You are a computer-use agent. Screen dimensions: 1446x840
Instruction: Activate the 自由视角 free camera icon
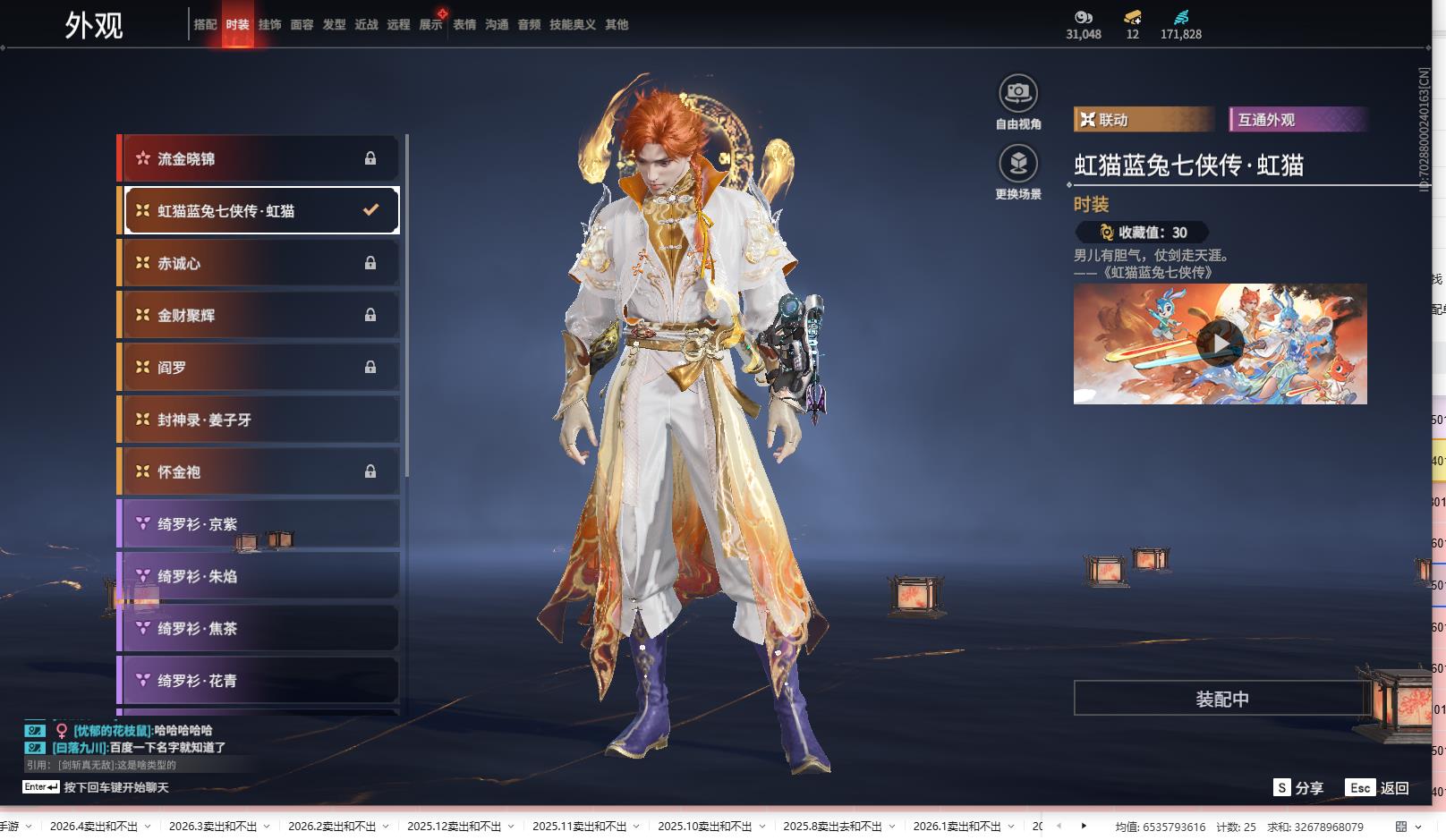1018,93
